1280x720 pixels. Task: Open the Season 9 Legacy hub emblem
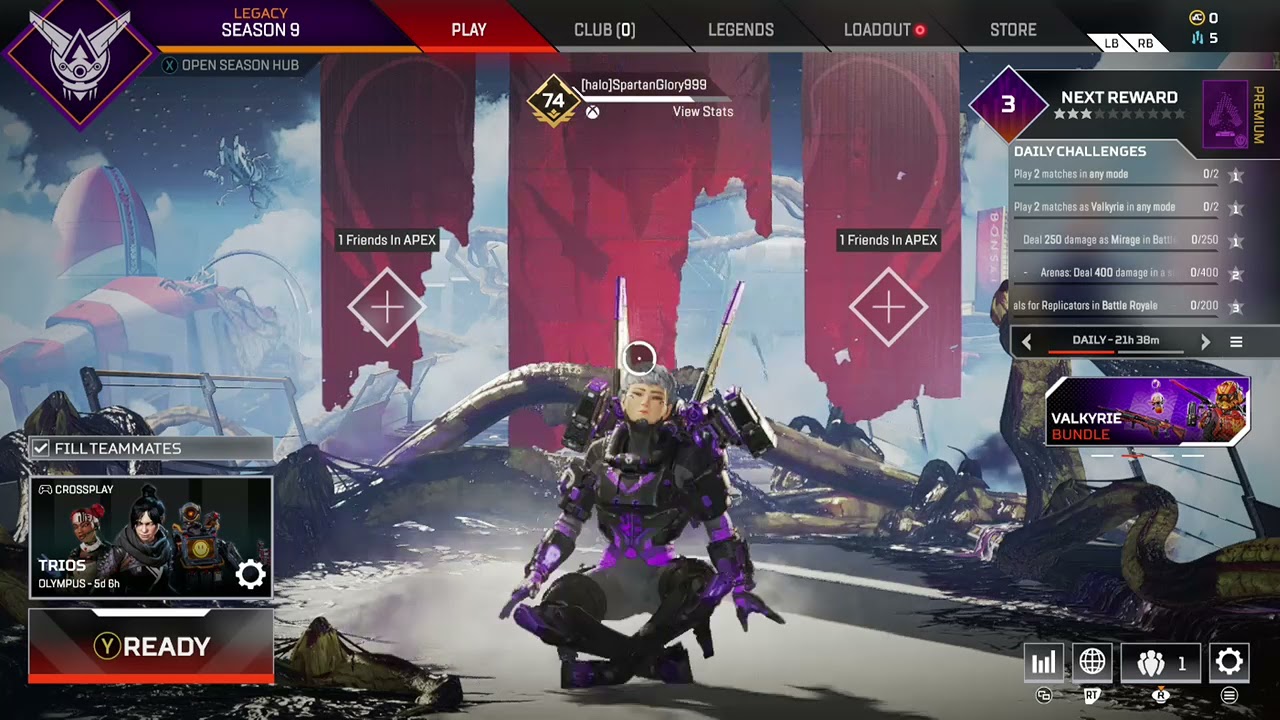pyautogui.click(x=78, y=60)
